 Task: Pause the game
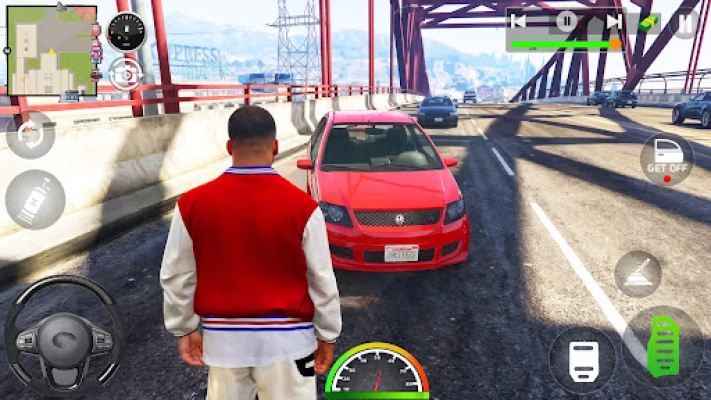(685, 21)
